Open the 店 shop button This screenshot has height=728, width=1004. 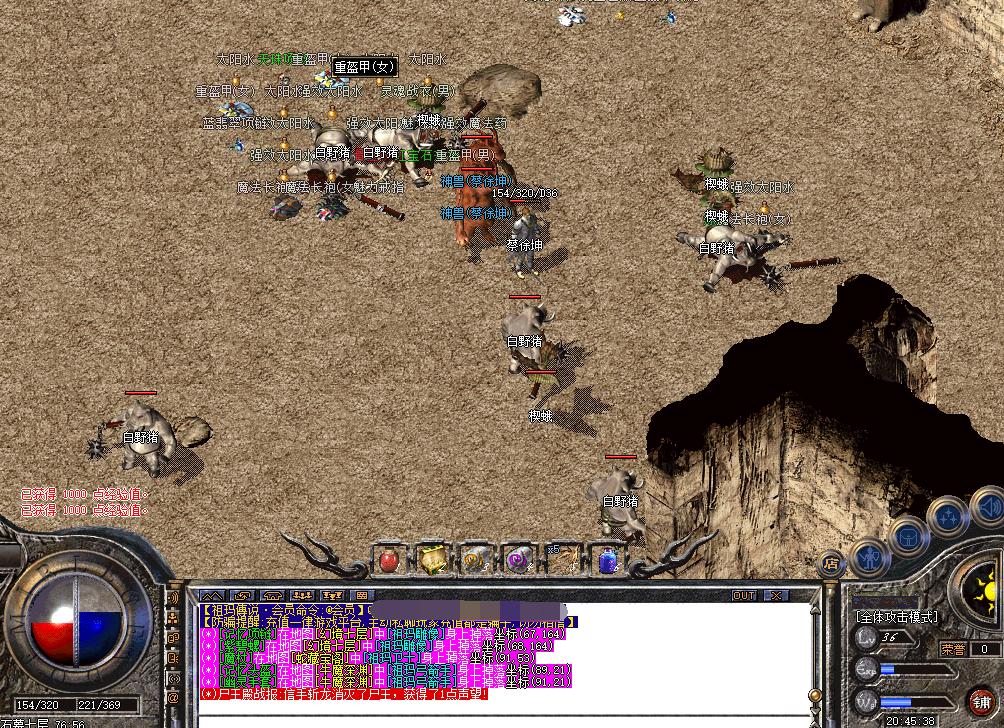(x=831, y=563)
